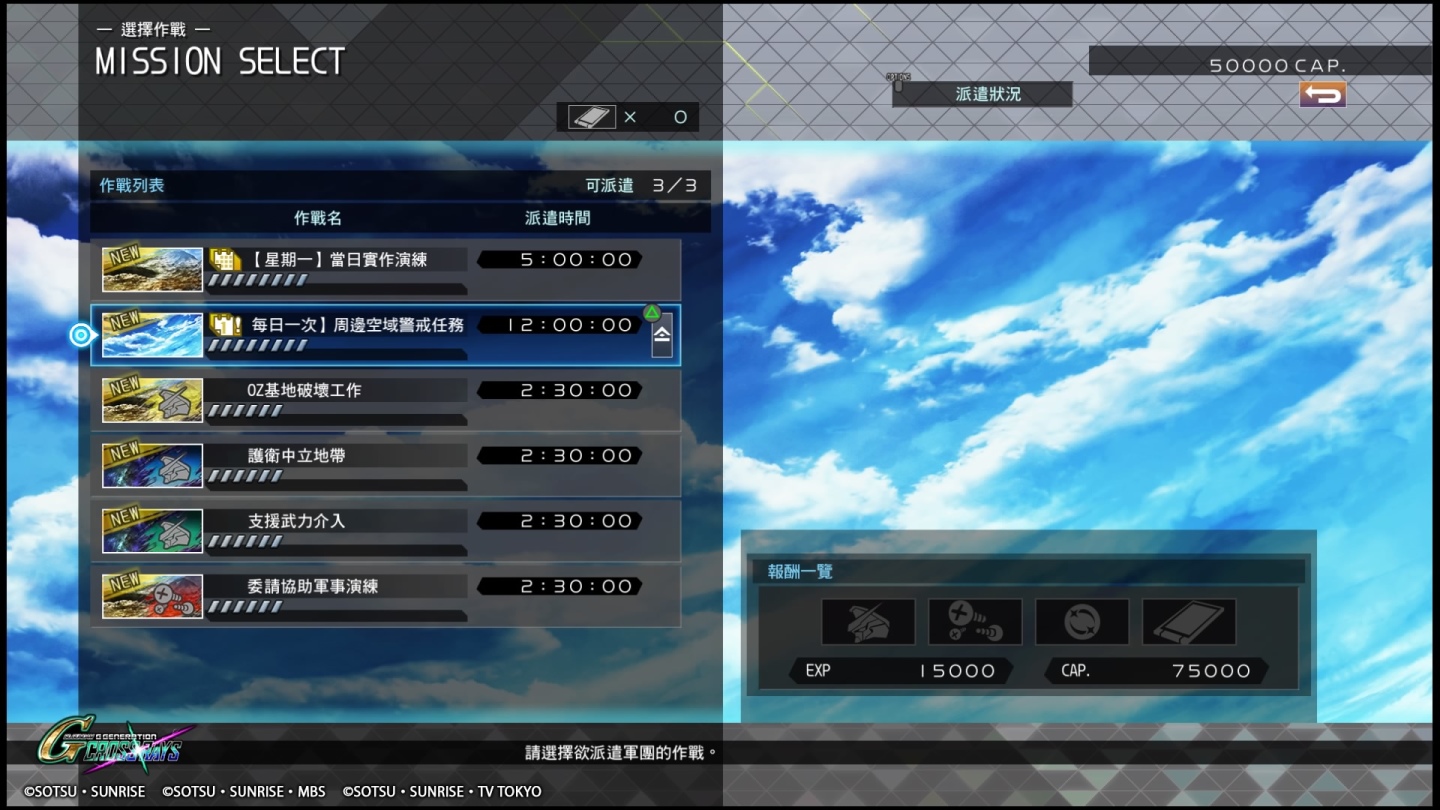Click the 支援武力介入 mission thumbnail
The height and width of the screenshot is (810, 1440).
152,530
